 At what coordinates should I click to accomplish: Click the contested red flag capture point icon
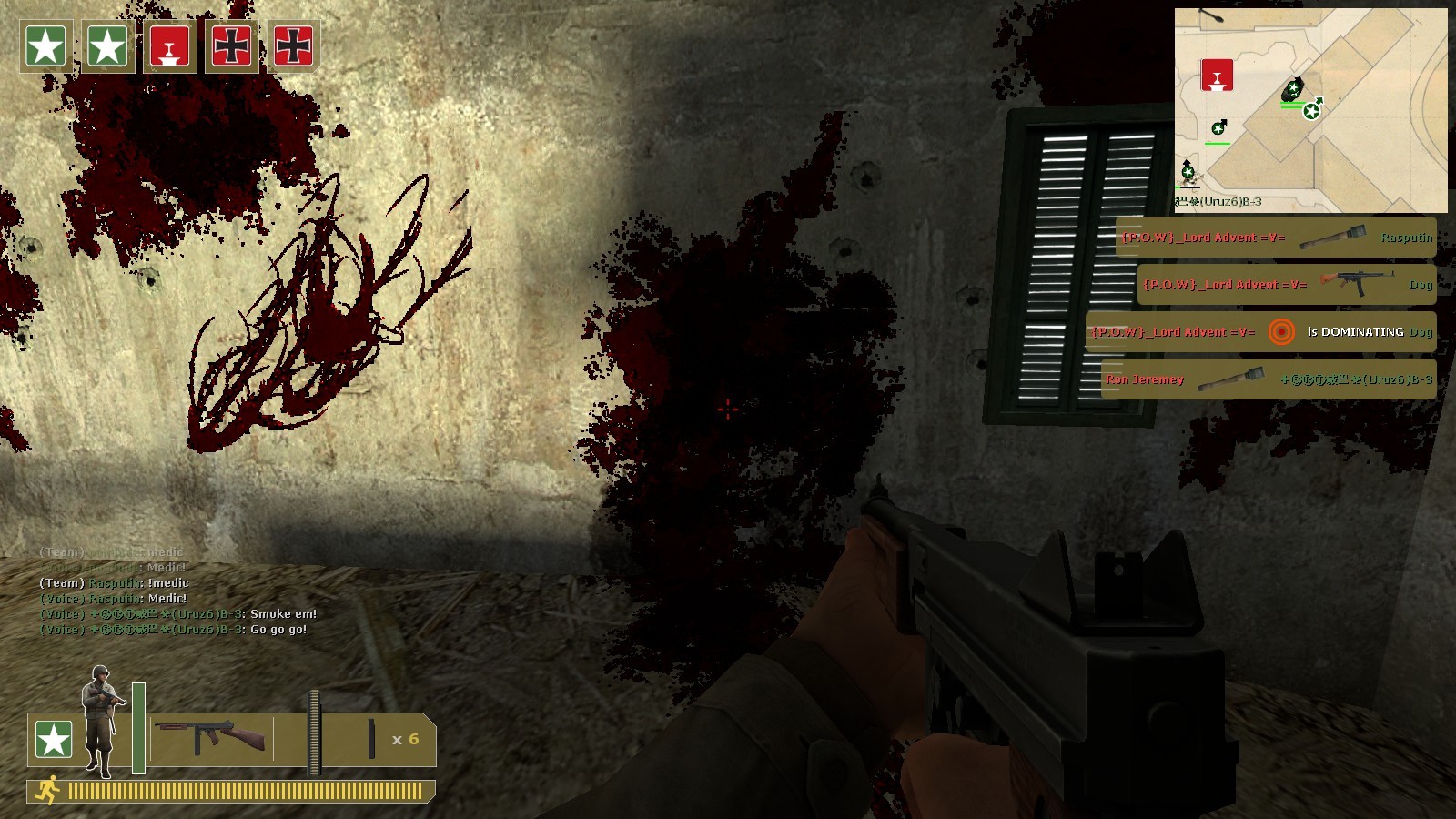169,46
